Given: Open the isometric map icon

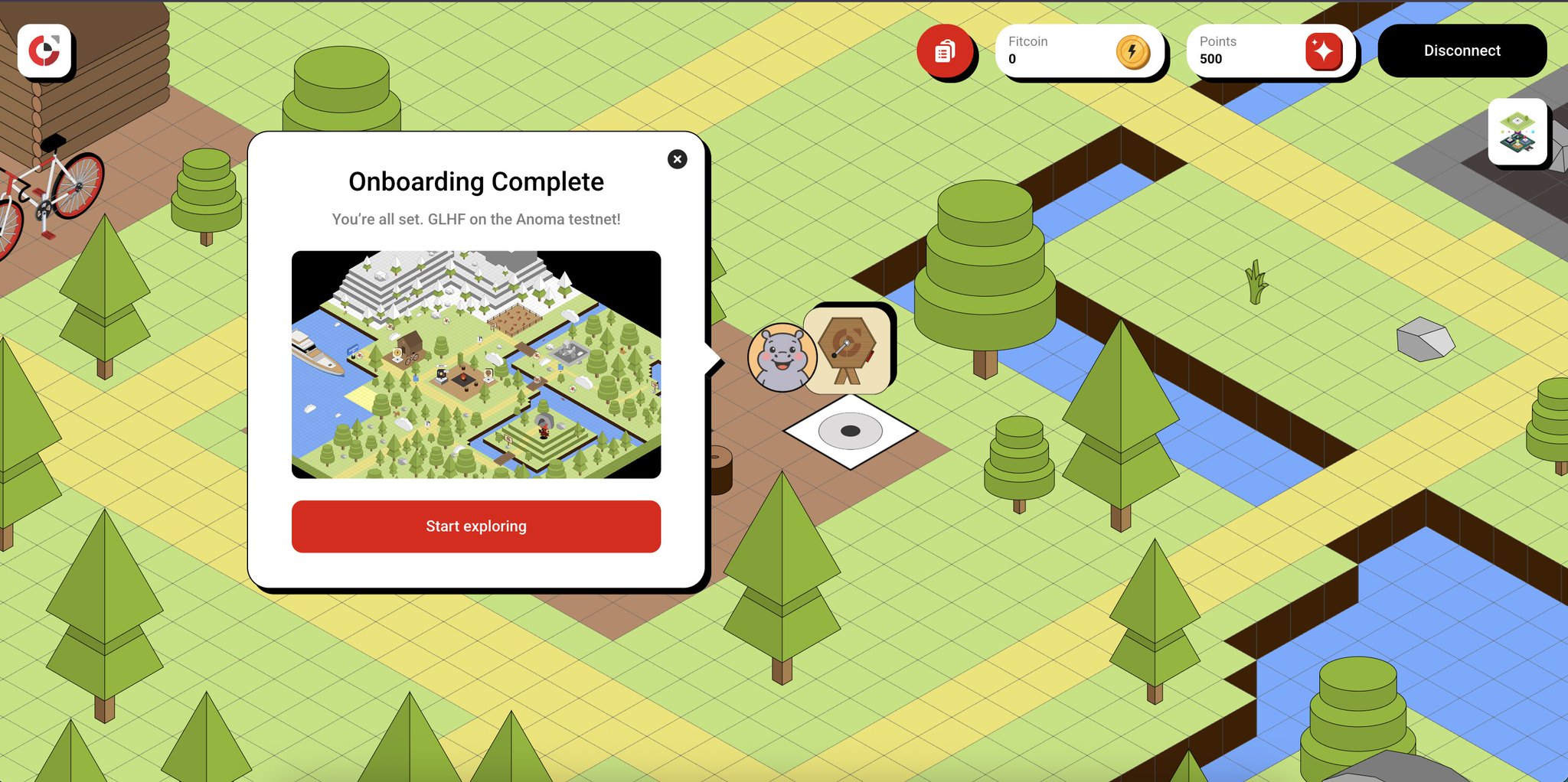Looking at the screenshot, I should click(1517, 132).
